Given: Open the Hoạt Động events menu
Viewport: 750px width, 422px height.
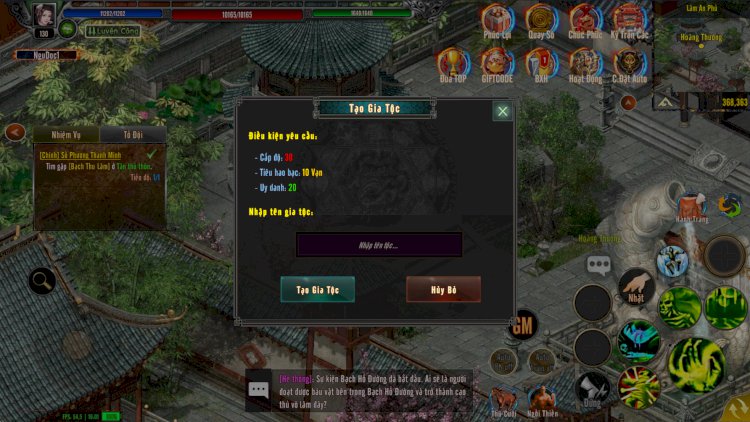Looking at the screenshot, I should 585,65.
